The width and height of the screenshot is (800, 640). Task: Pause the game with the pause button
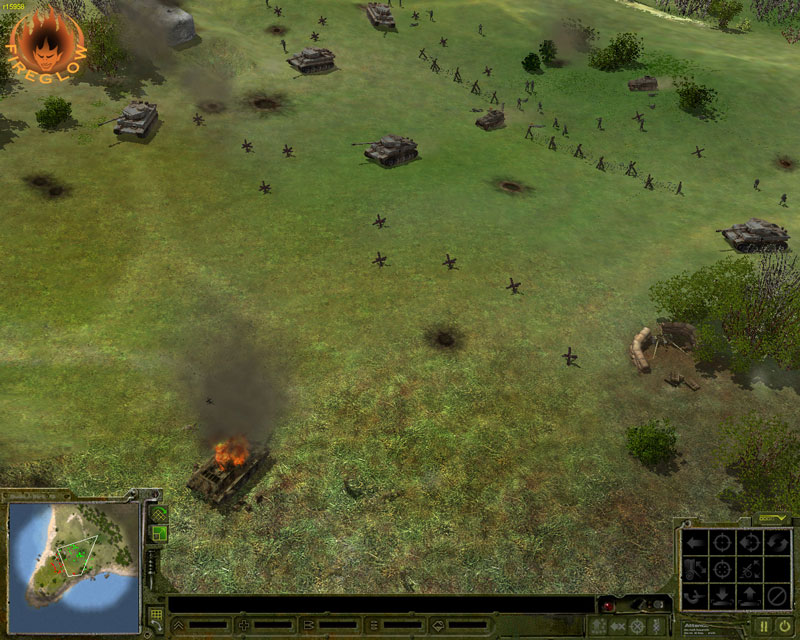(x=762, y=626)
